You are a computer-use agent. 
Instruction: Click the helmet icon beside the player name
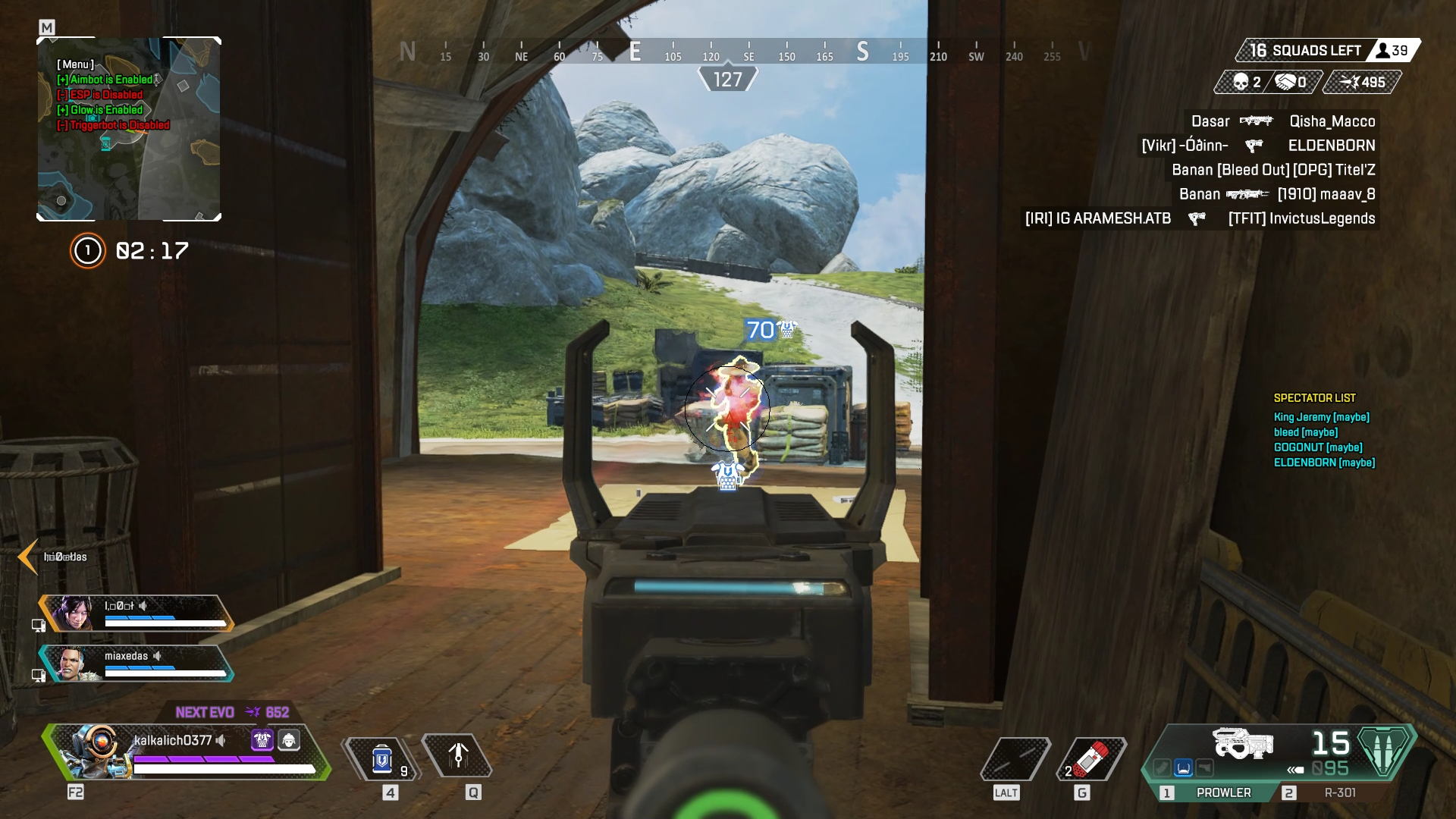point(289,739)
